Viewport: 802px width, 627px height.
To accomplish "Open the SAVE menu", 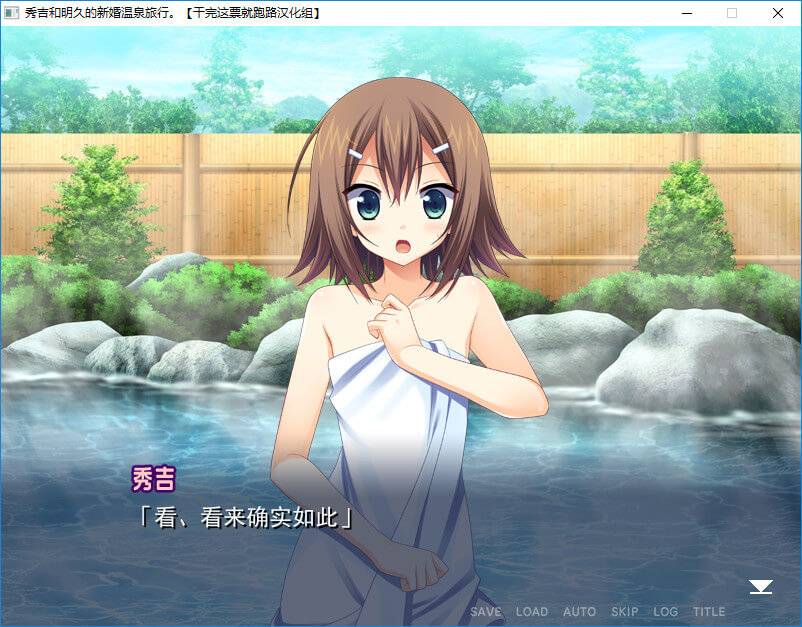I will click(x=486, y=611).
